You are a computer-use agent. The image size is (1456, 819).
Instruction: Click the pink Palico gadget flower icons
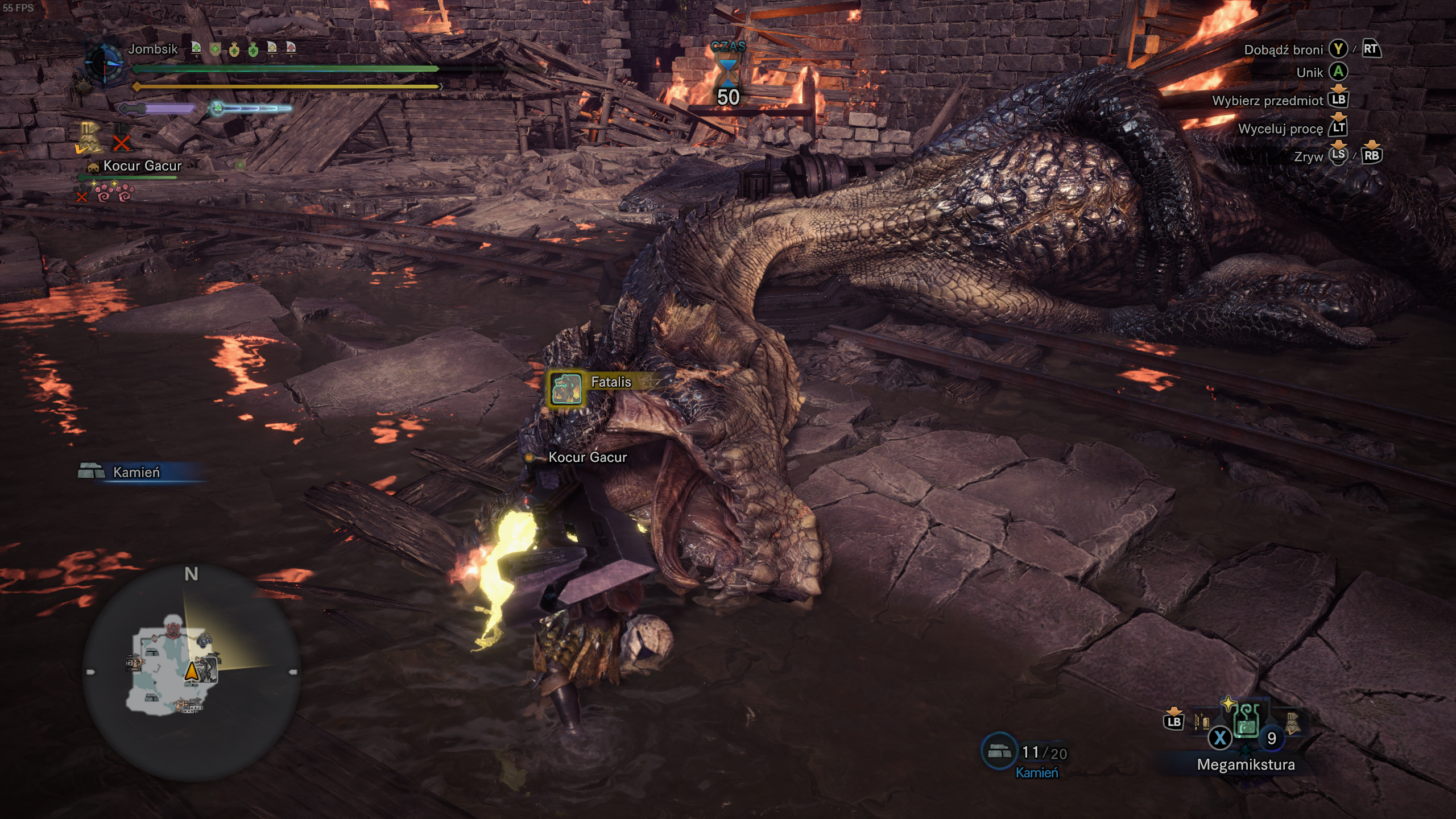tap(115, 193)
